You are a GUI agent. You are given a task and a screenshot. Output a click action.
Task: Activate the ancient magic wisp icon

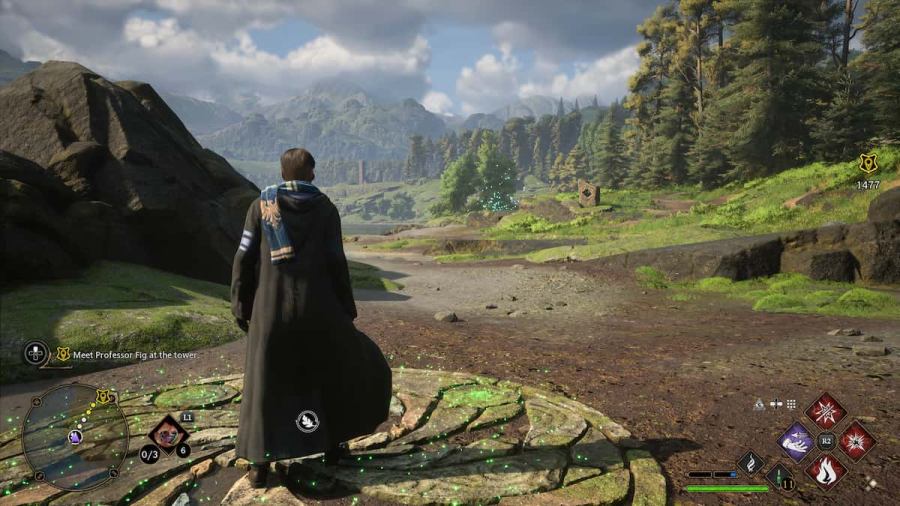pyautogui.click(x=751, y=462)
